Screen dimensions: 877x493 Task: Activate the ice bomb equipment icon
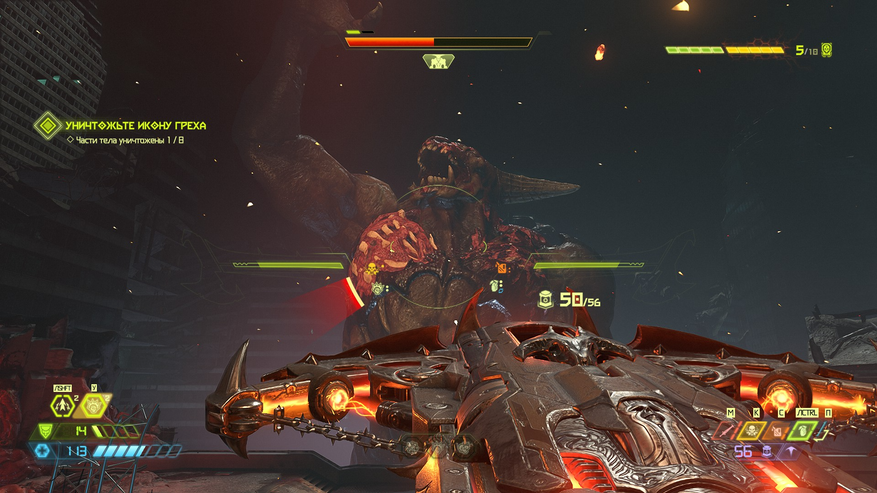pos(94,405)
